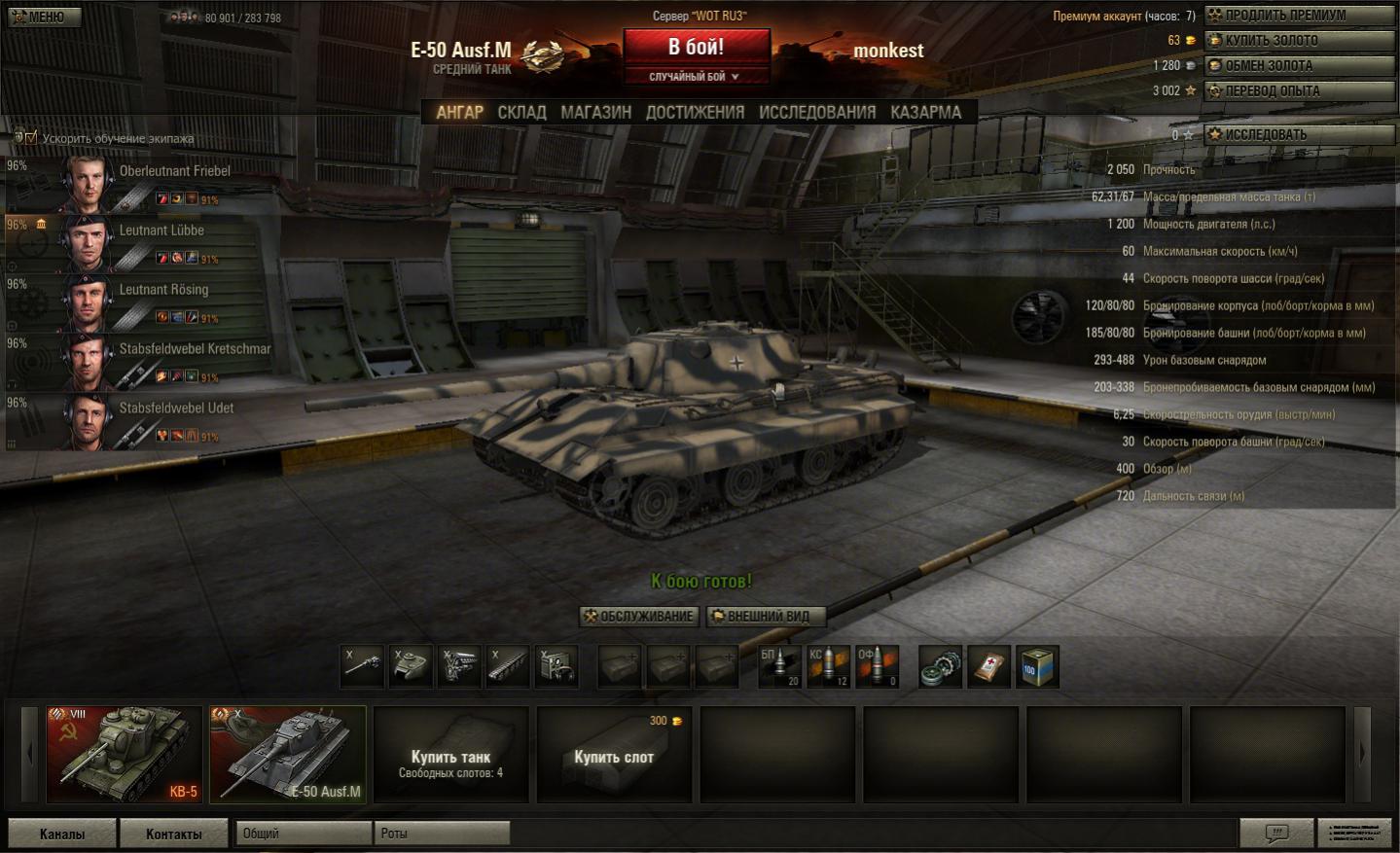Open ВНЕШНИЙ ВИД customization

coord(766,617)
